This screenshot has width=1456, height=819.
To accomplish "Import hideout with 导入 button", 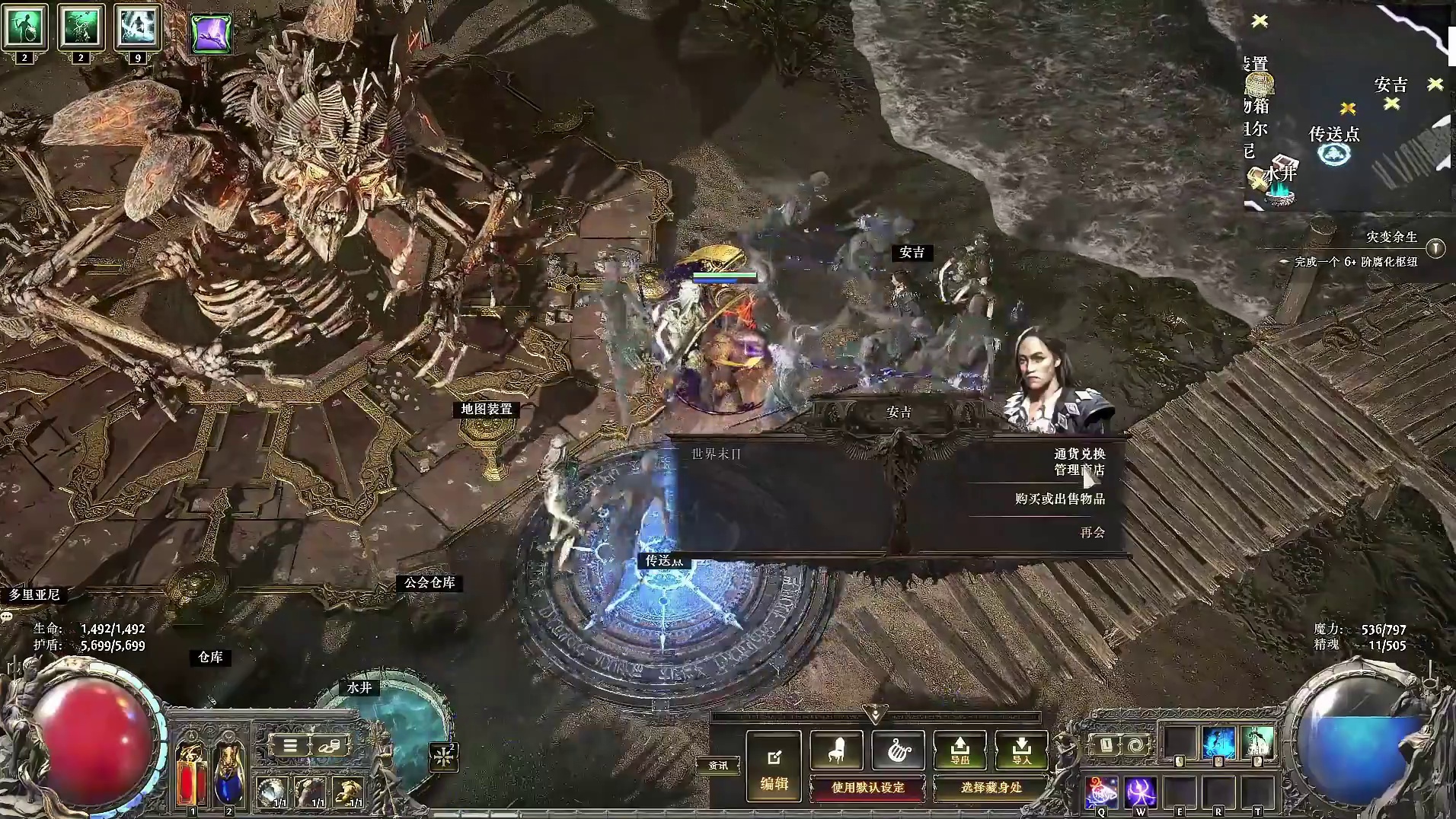I will [1021, 750].
